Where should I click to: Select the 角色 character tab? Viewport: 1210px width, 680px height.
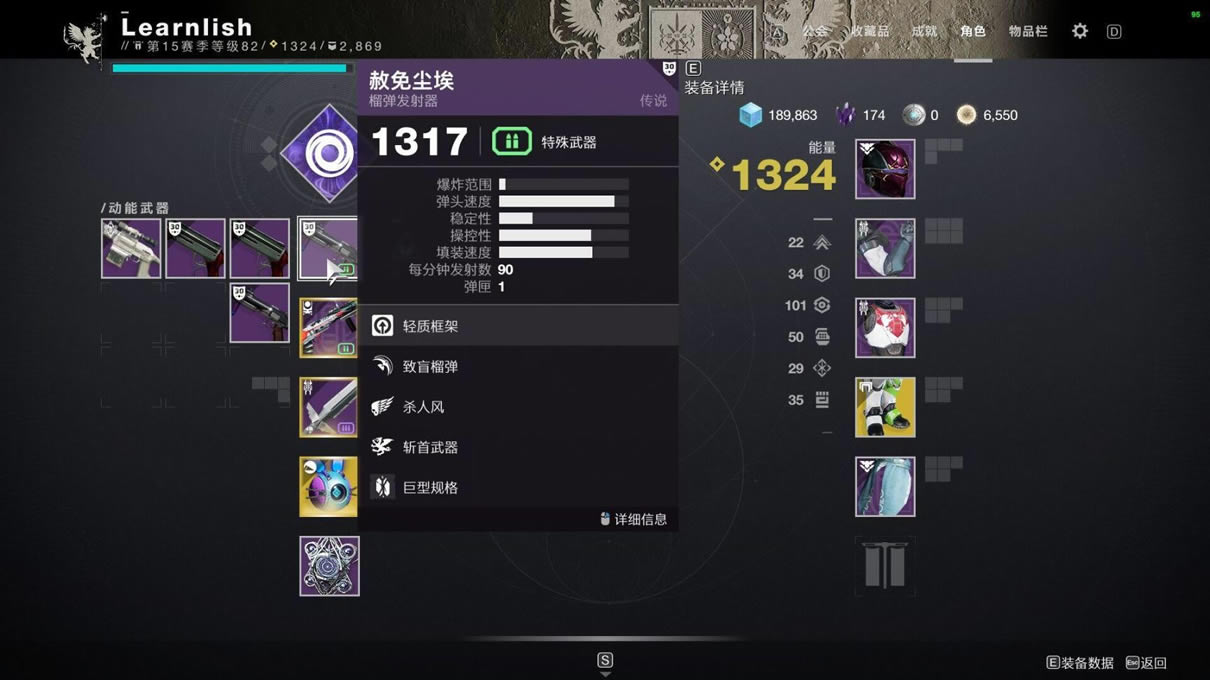(x=973, y=31)
